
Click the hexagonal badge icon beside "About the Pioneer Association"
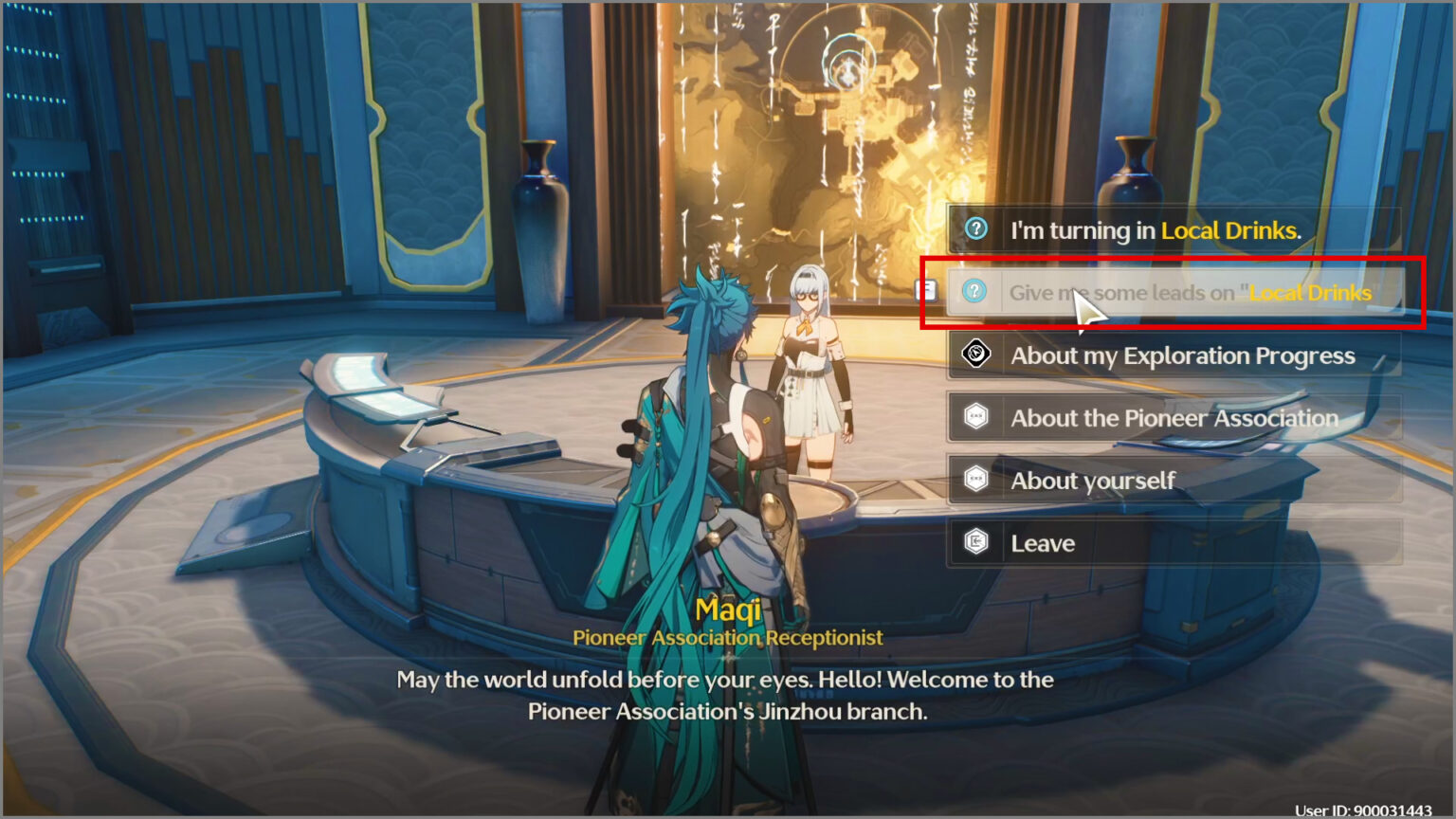coord(974,417)
